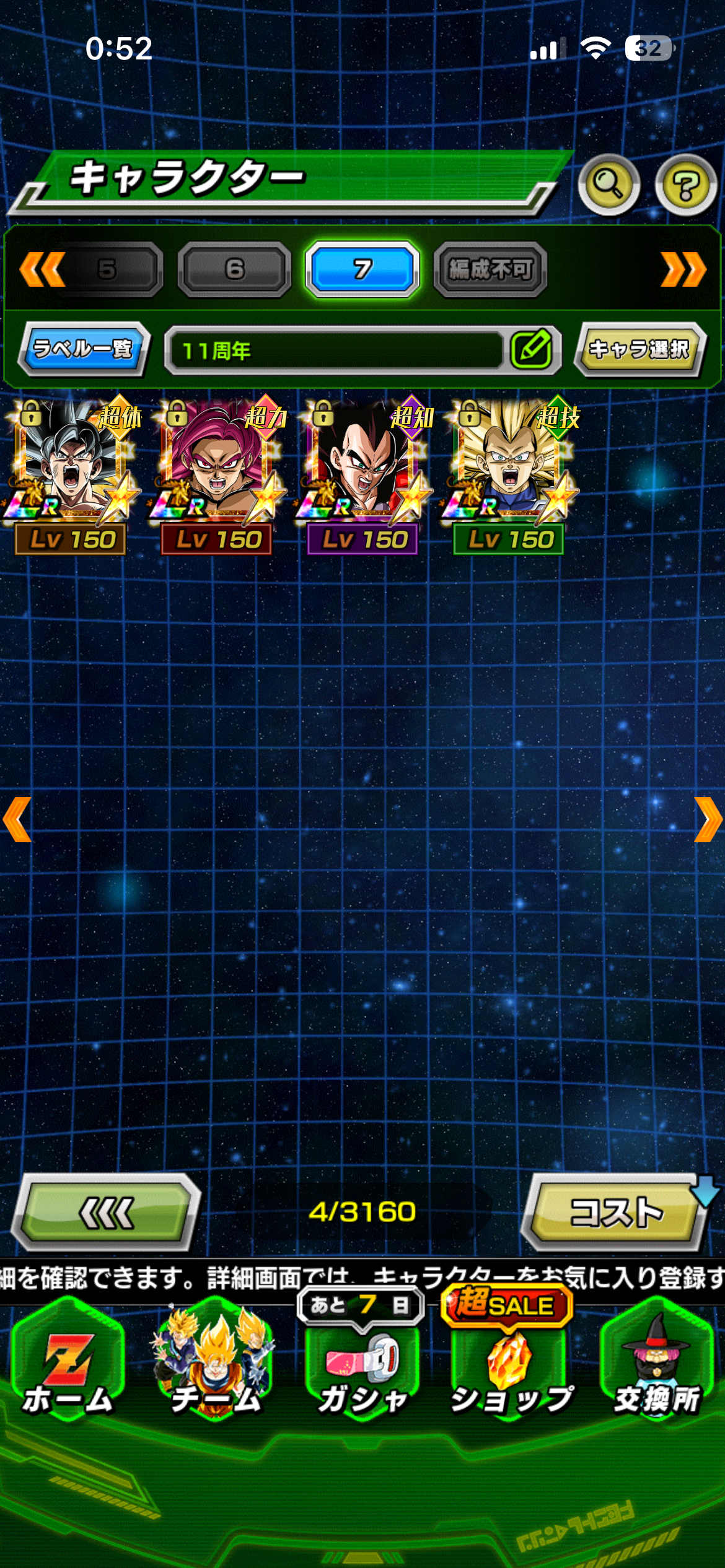The height and width of the screenshot is (1568, 725).
Task: Go to next label tabs with double-right arrow
Action: [683, 269]
